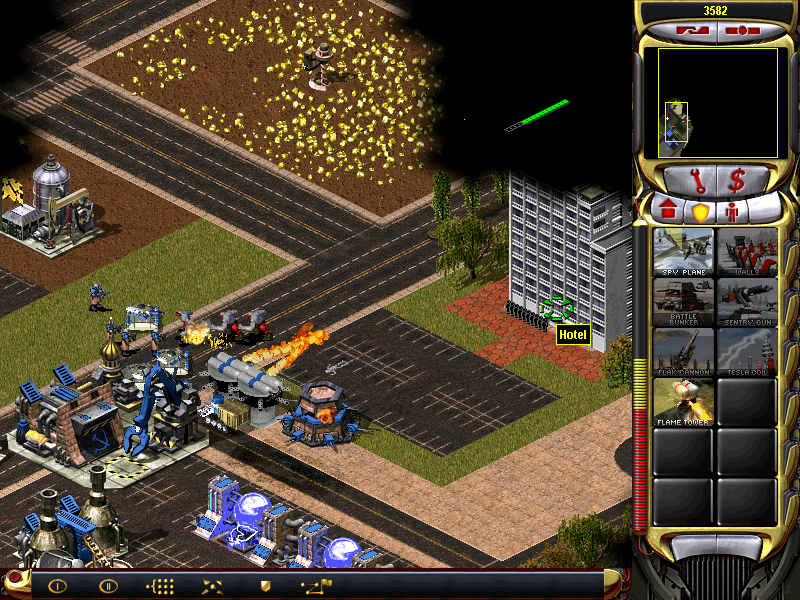
Task: Activate the waypoint flag command icon
Action: coord(316,585)
